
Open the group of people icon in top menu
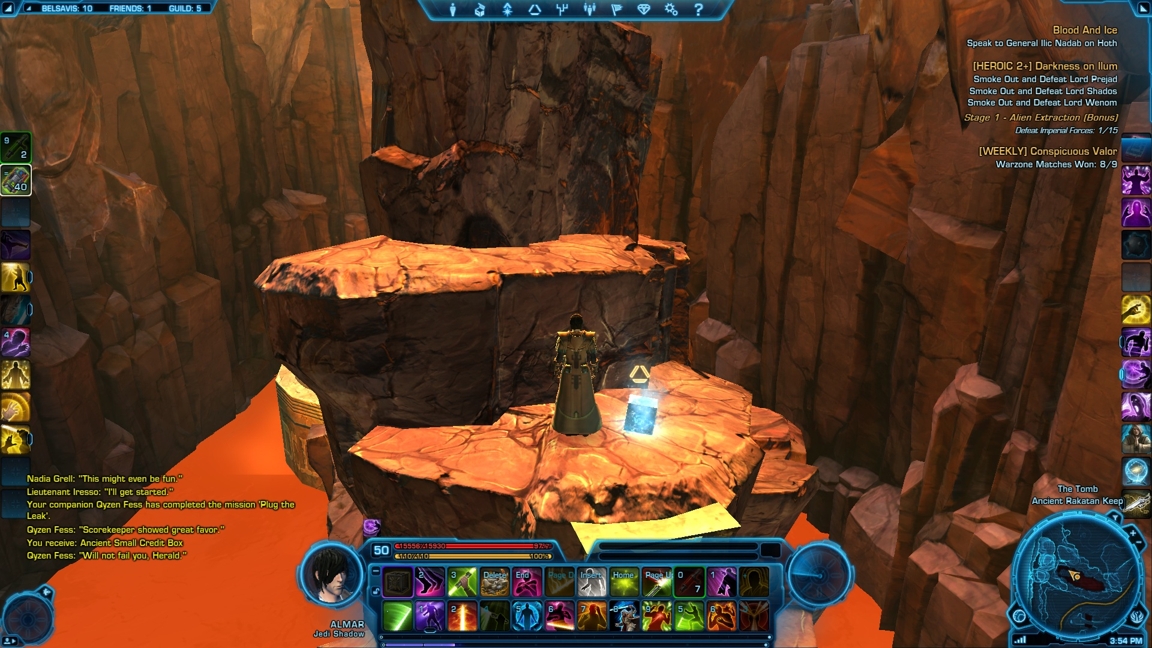click(589, 10)
